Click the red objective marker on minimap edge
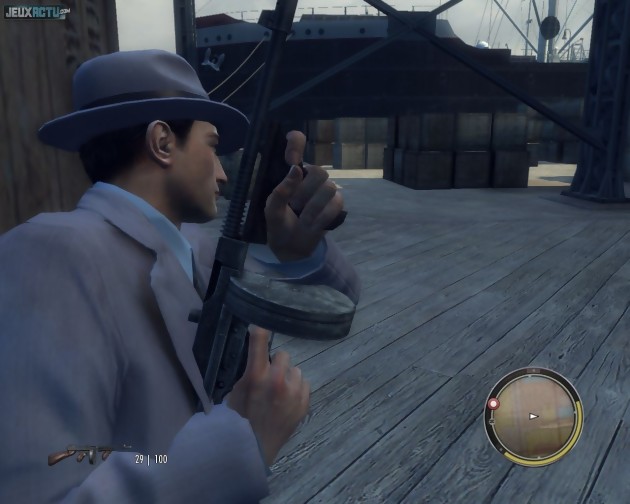 click(493, 404)
